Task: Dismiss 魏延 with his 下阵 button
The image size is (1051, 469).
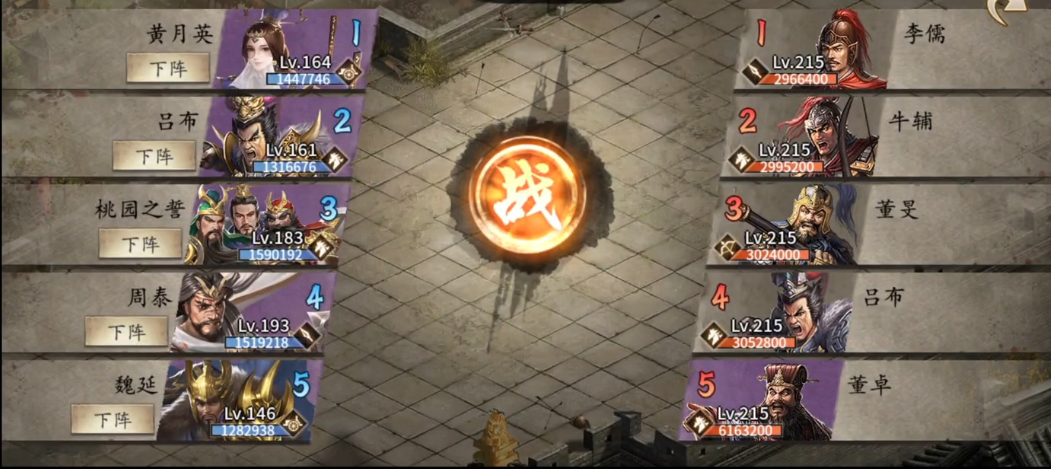Action: 112,418
